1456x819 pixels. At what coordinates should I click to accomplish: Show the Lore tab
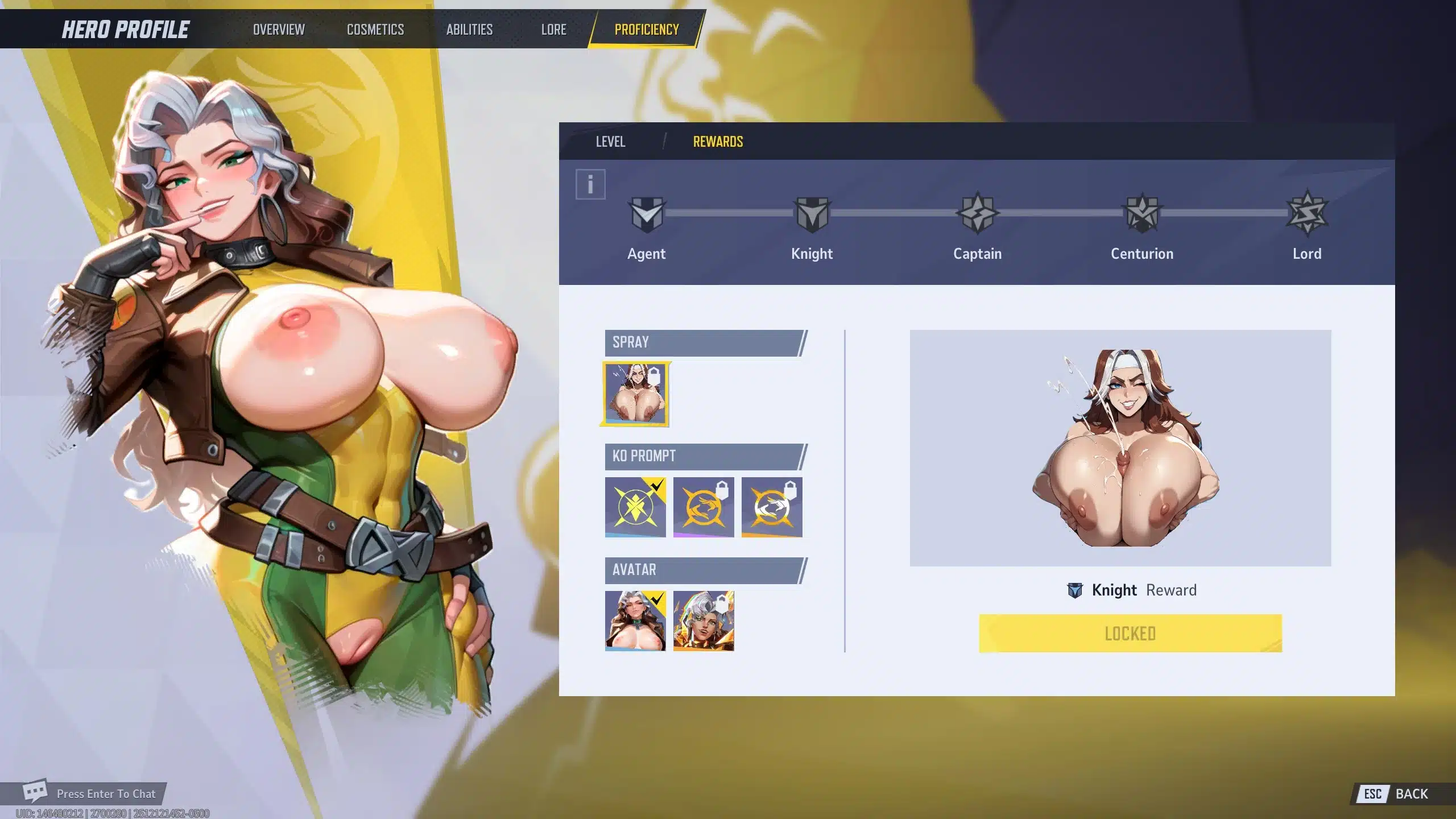coord(553,30)
